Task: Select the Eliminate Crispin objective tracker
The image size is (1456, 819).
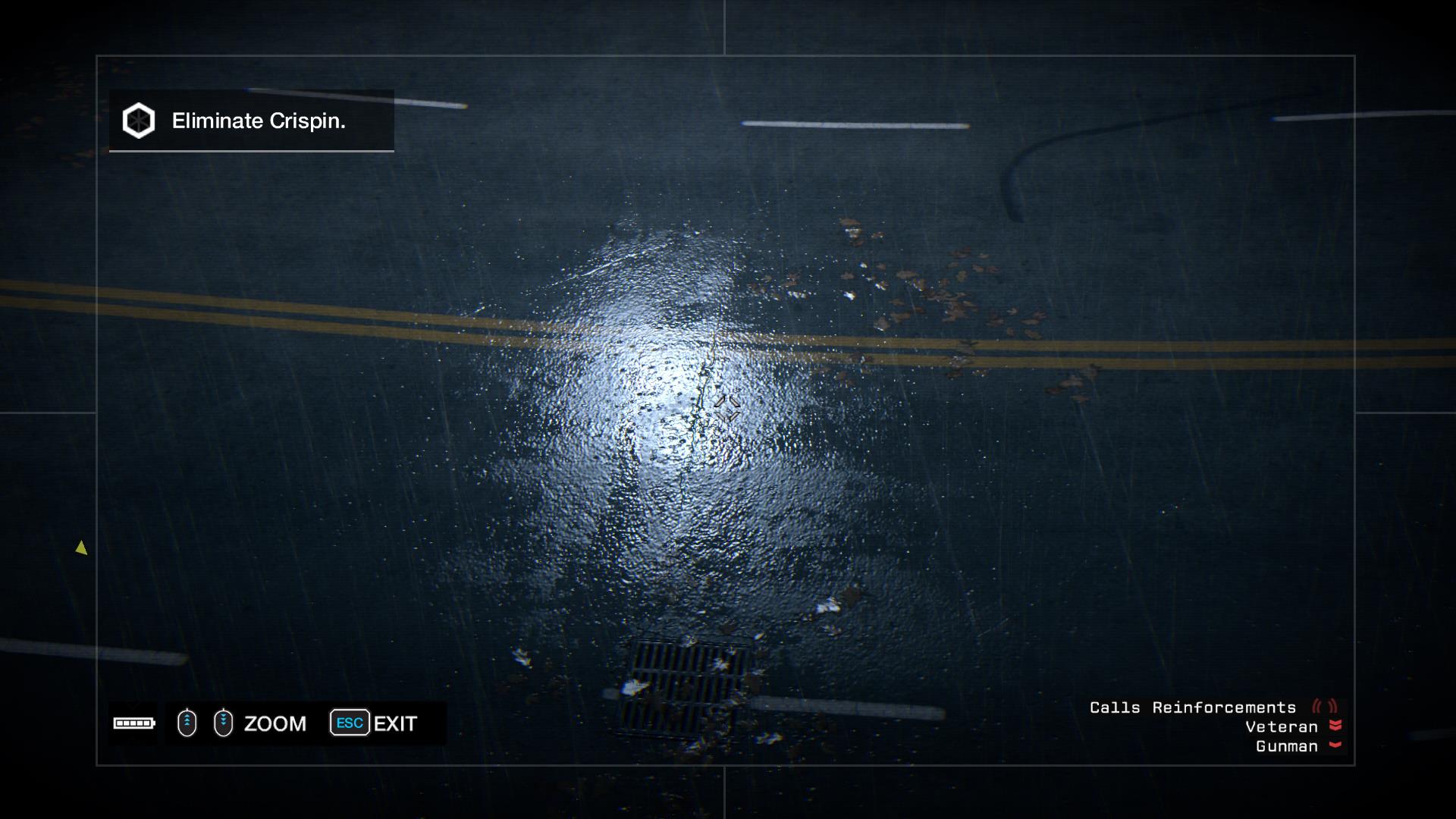Action: coord(251,121)
